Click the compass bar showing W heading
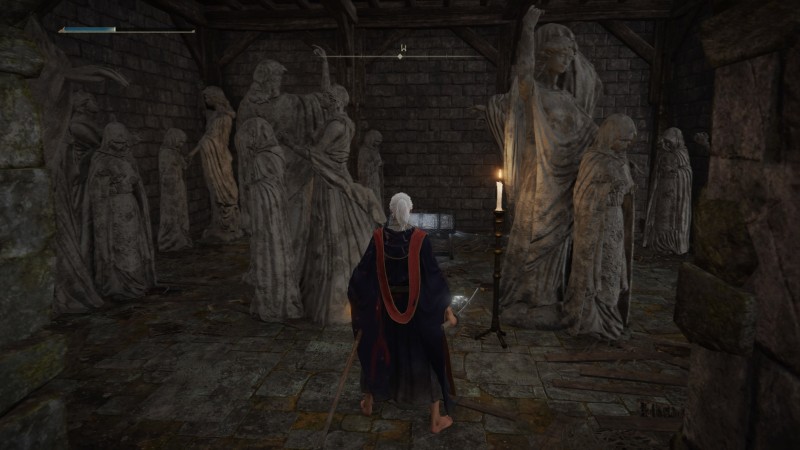This screenshot has width=800, height=450. tap(400, 55)
